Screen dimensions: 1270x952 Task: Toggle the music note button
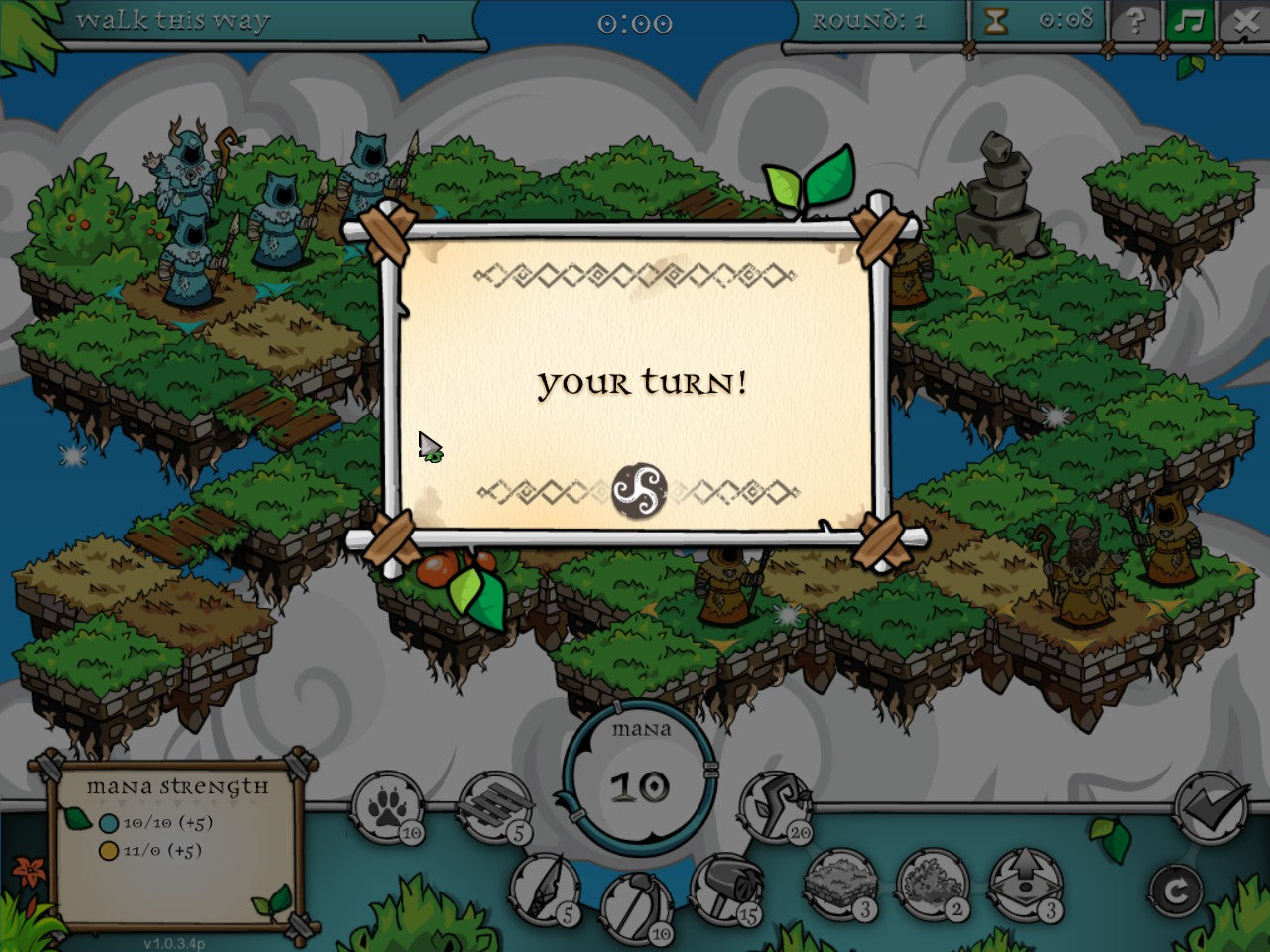coord(1191,21)
